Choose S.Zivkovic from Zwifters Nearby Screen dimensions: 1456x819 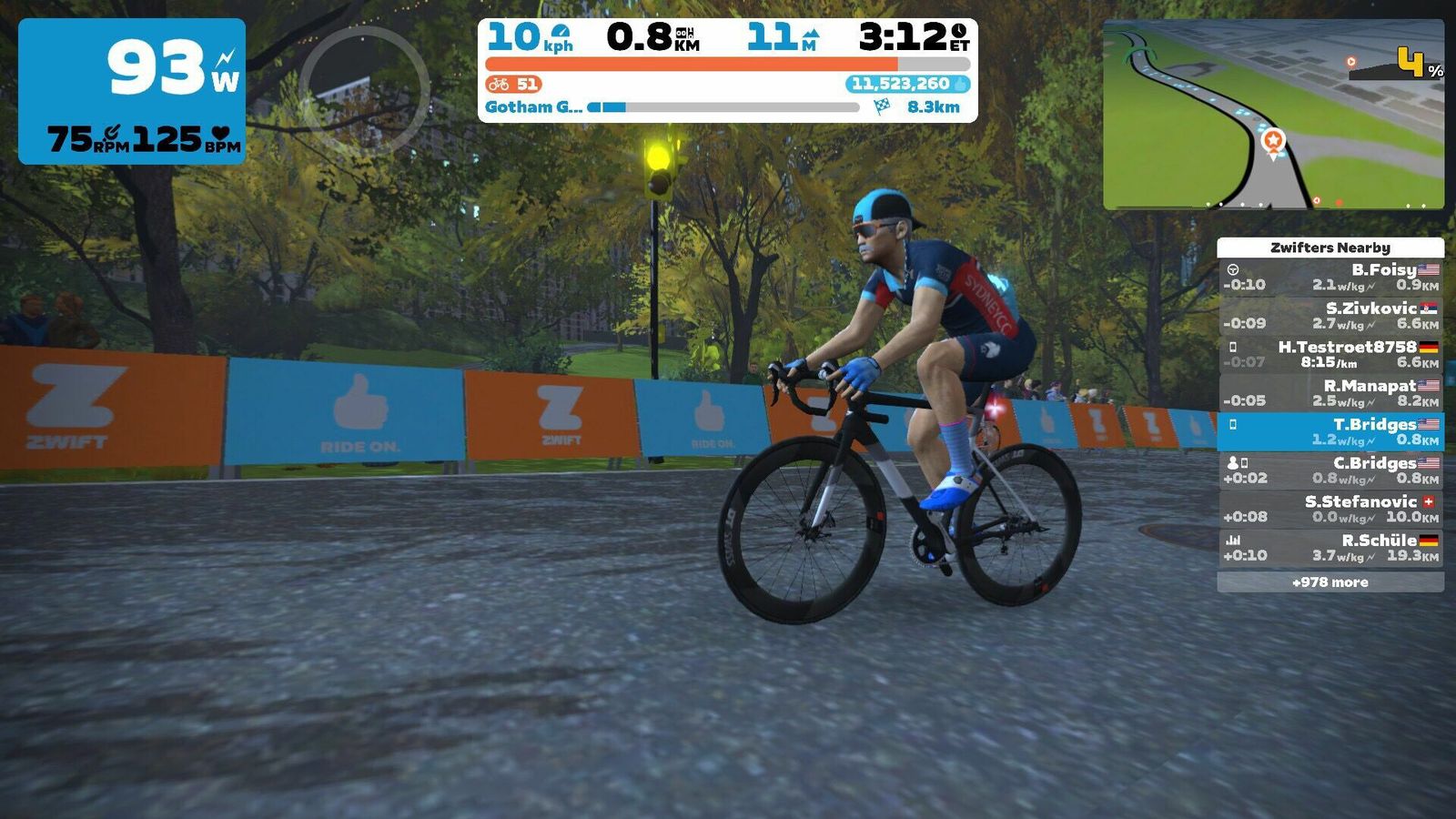[1330, 316]
